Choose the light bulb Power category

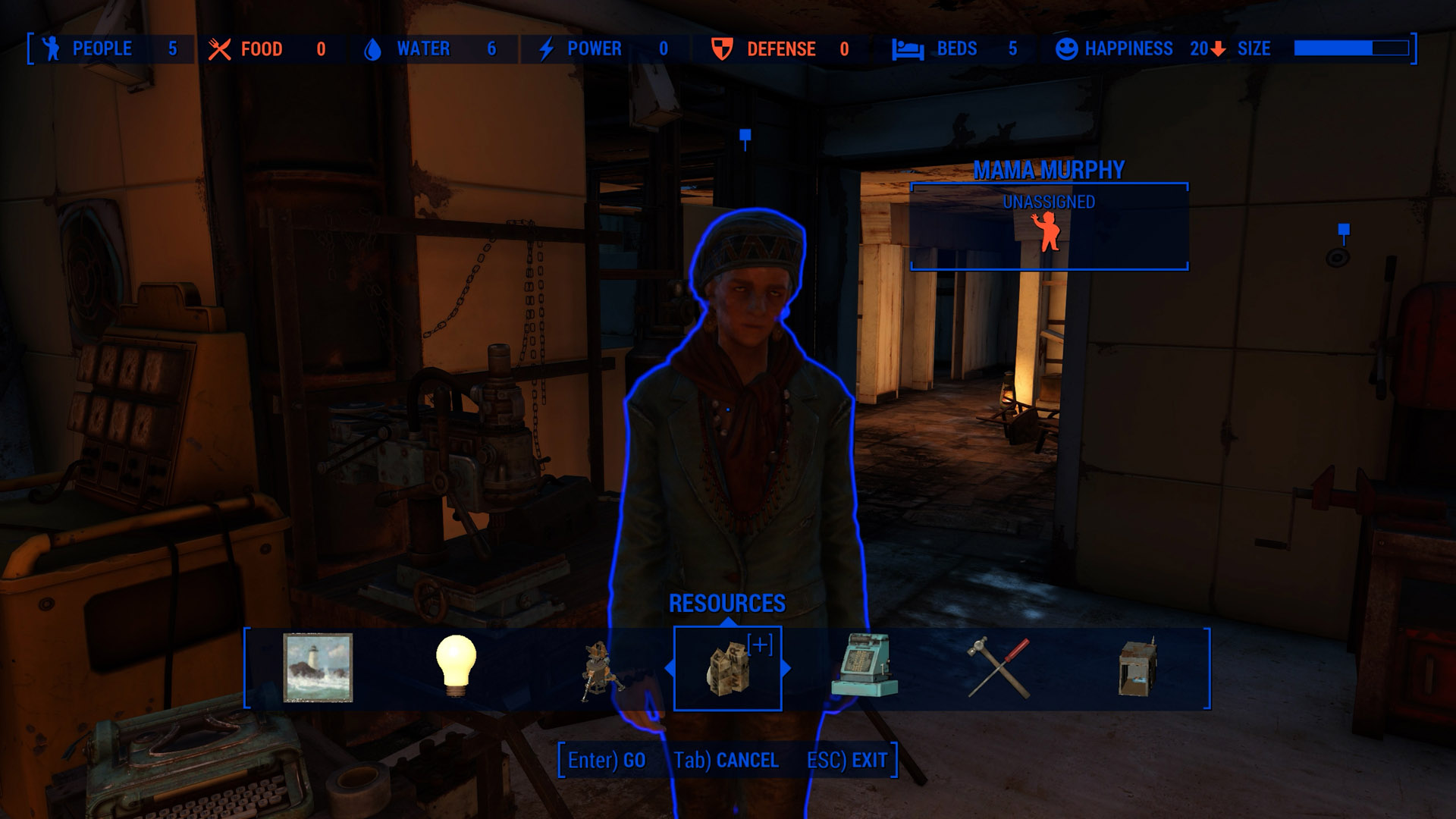point(456,666)
